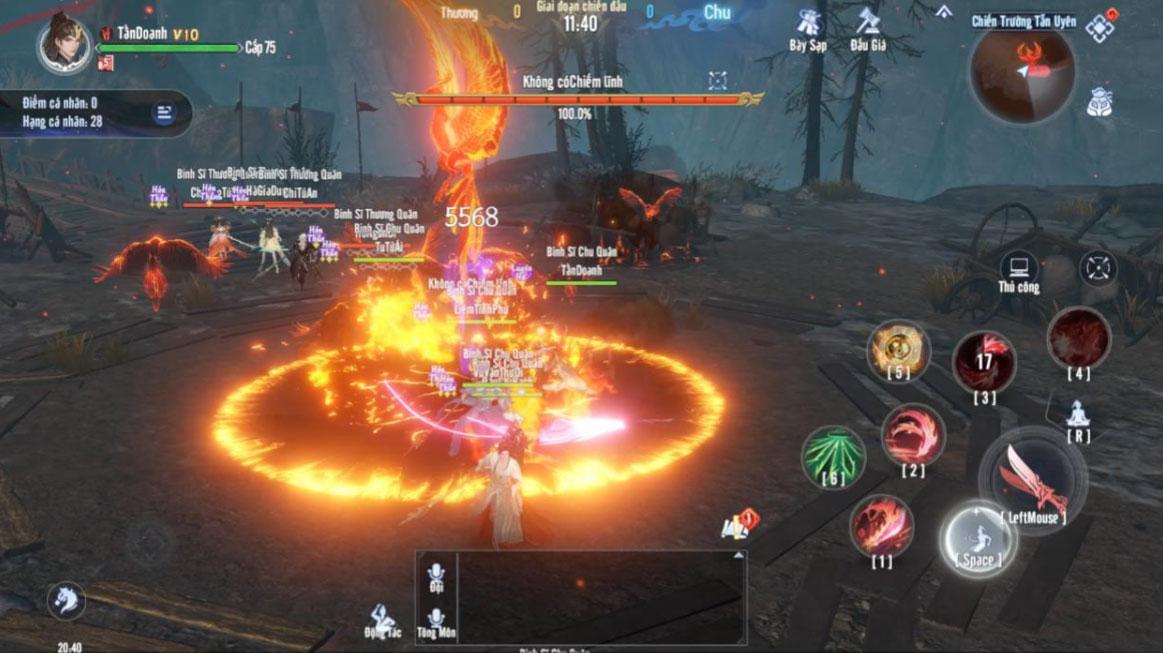Open the Chiến Trường Tần Uyên minimap
Screen dimensions: 1163x653
point(1021,72)
